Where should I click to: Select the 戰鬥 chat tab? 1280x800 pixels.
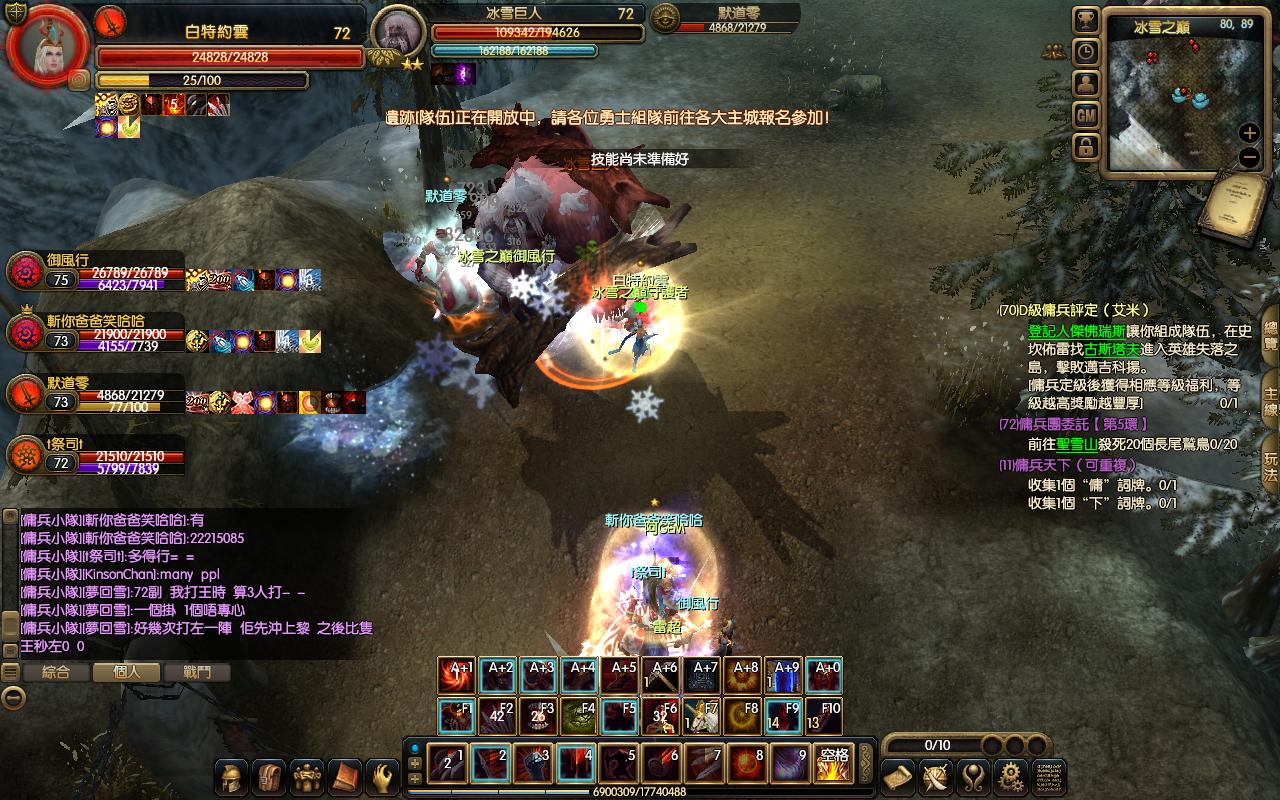click(198, 672)
